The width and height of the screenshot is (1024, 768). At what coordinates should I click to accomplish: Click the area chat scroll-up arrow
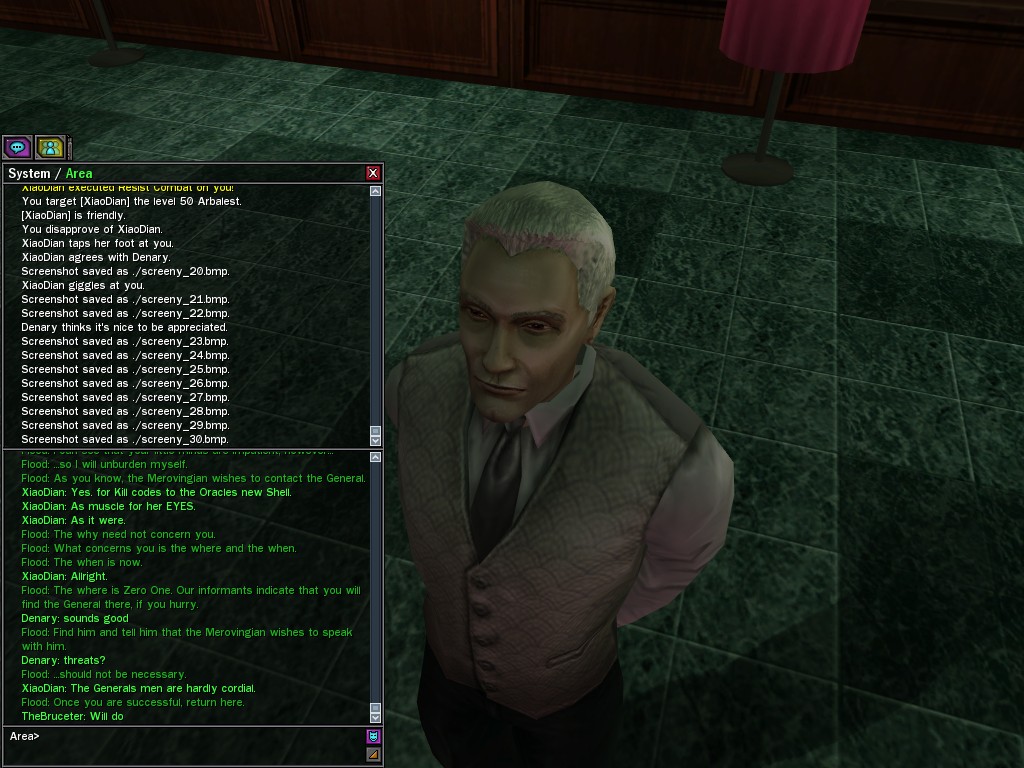(x=376, y=458)
